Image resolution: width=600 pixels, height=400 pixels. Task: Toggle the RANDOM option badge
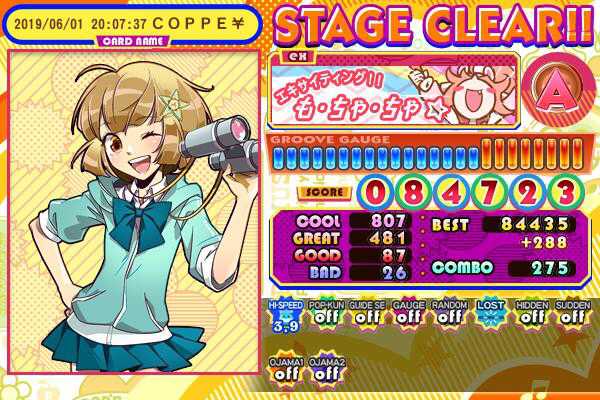tap(448, 315)
